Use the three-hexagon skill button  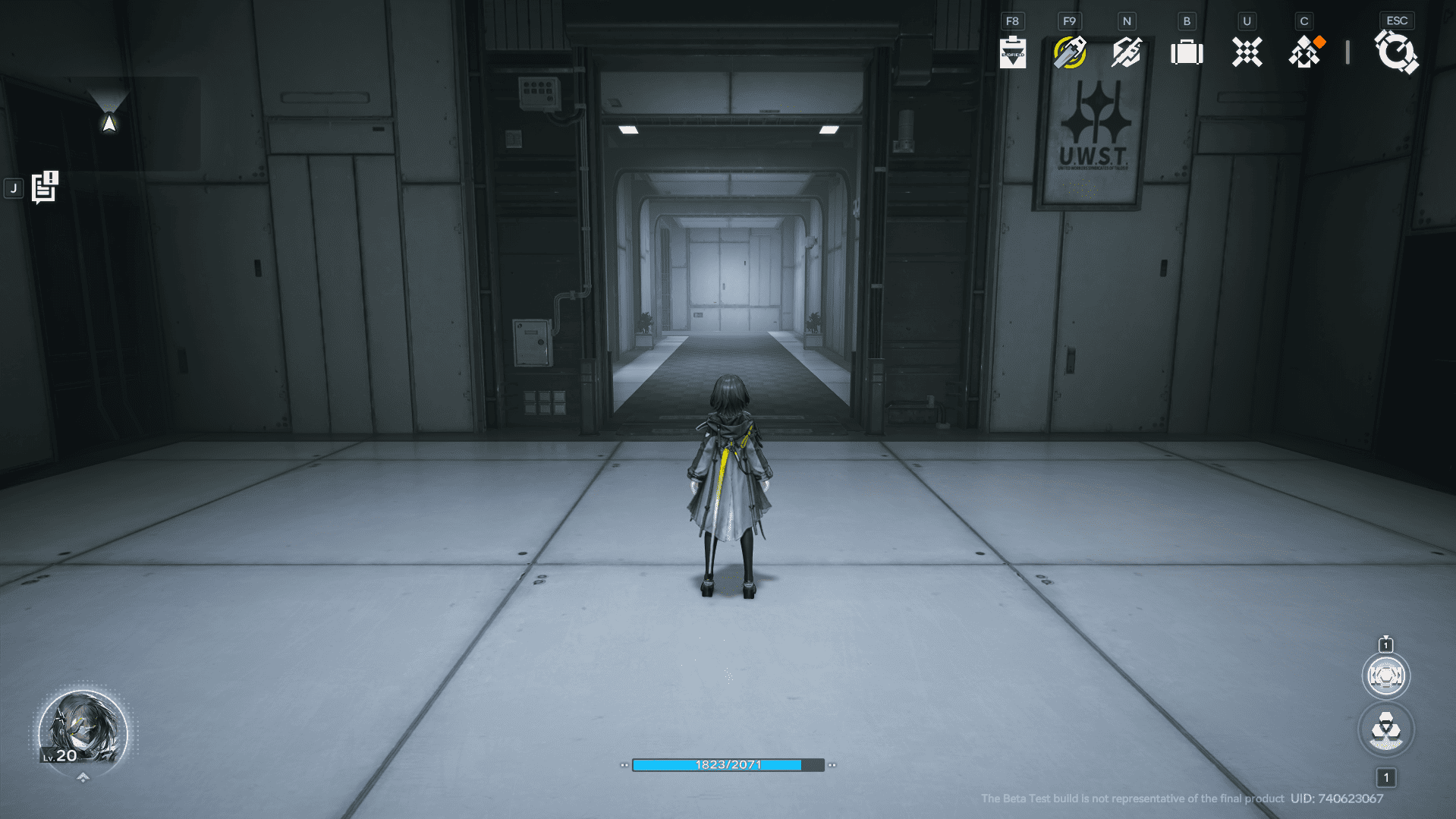coord(1385,729)
